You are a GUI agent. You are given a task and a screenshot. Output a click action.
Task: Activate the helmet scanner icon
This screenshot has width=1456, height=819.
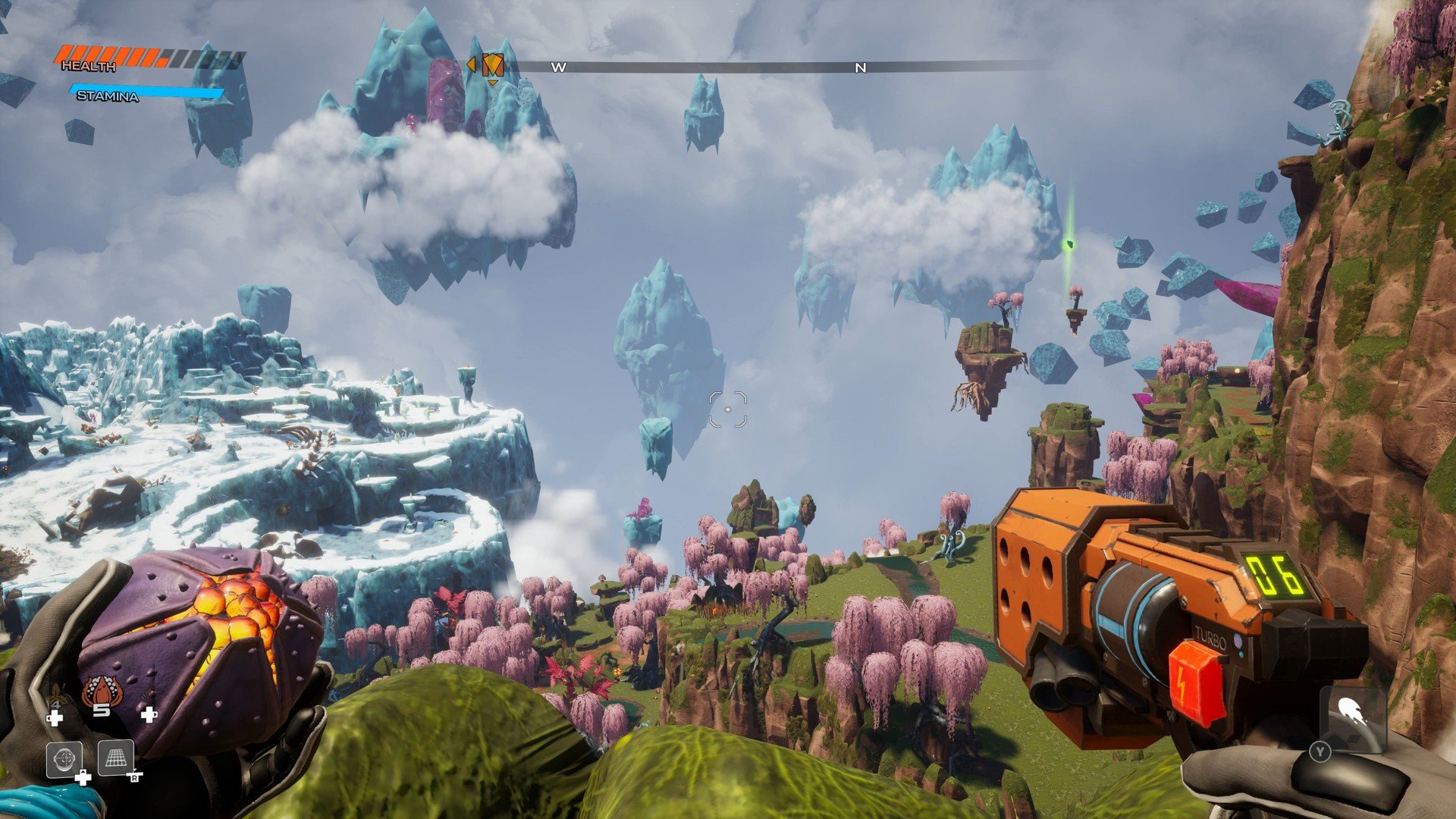point(64,758)
